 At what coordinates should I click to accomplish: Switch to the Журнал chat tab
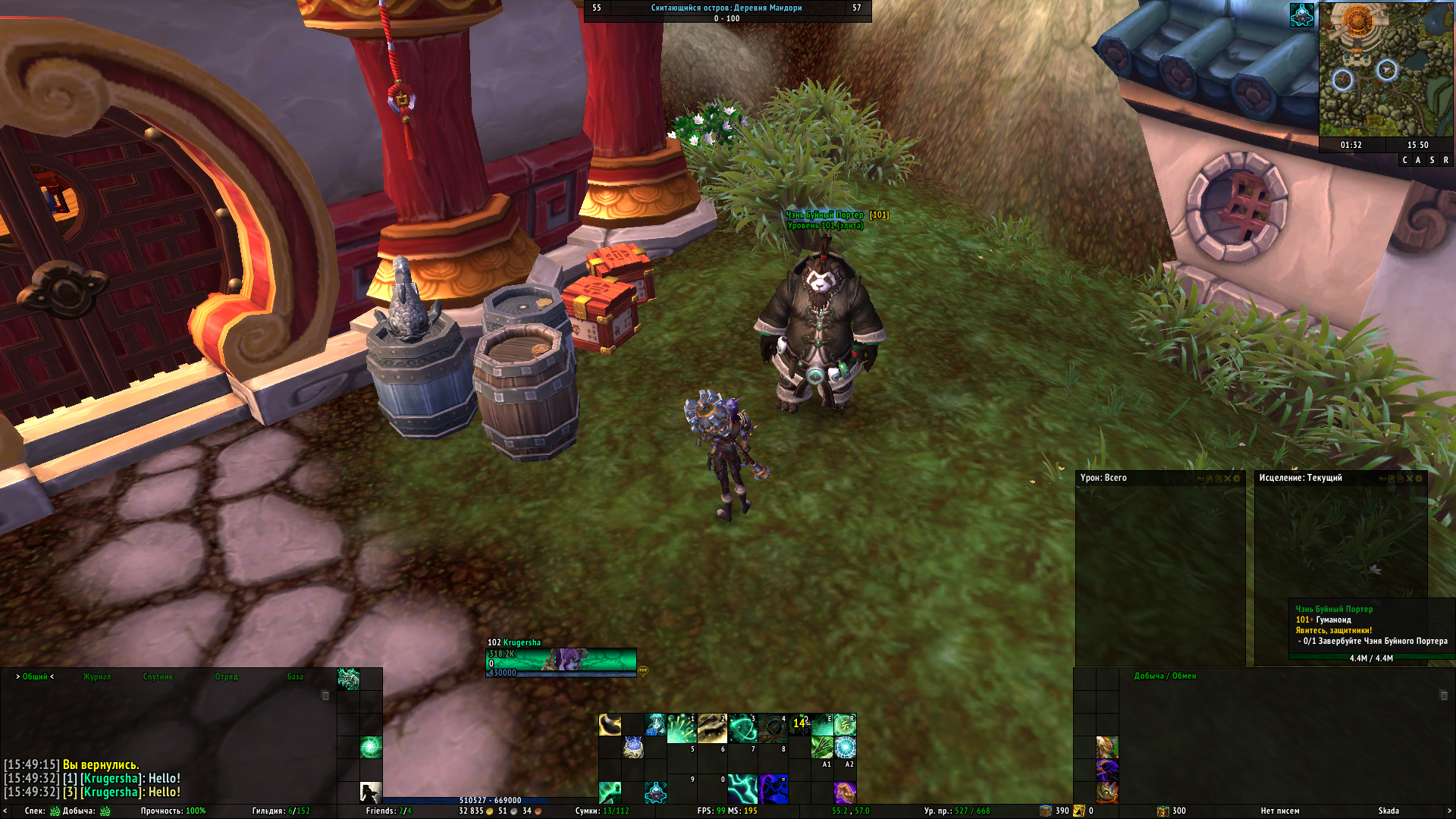(97, 676)
